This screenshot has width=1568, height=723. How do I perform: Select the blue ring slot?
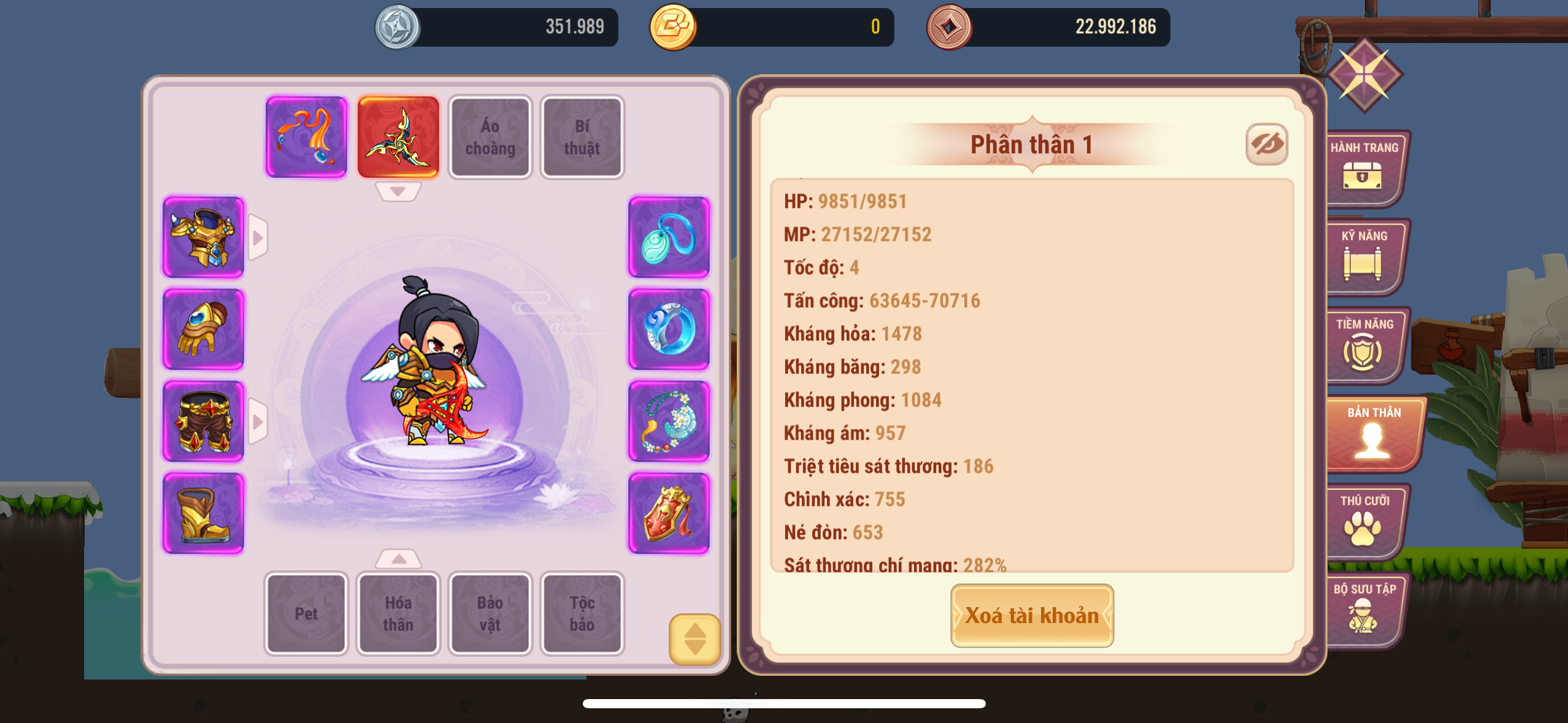coord(669,329)
